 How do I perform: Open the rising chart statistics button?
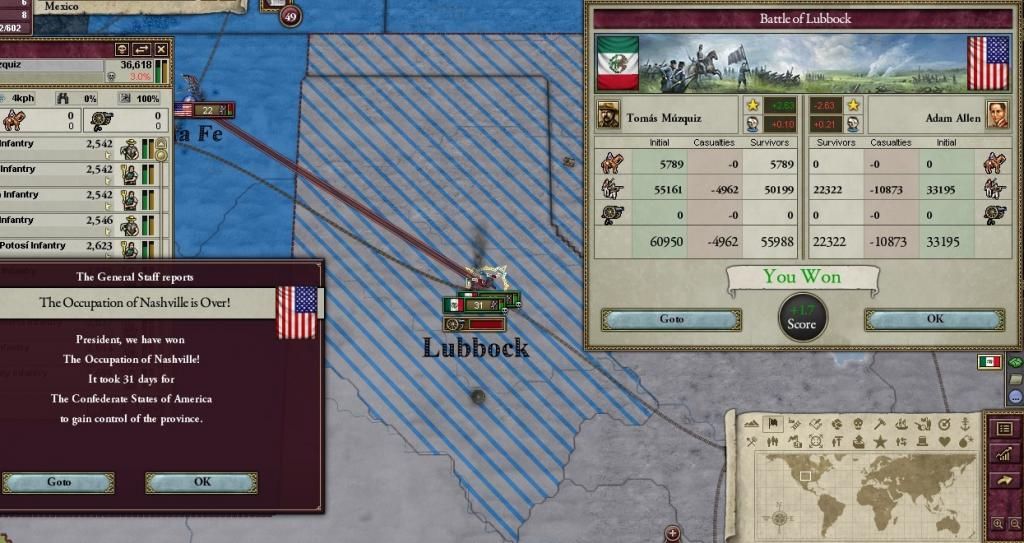[1005, 454]
